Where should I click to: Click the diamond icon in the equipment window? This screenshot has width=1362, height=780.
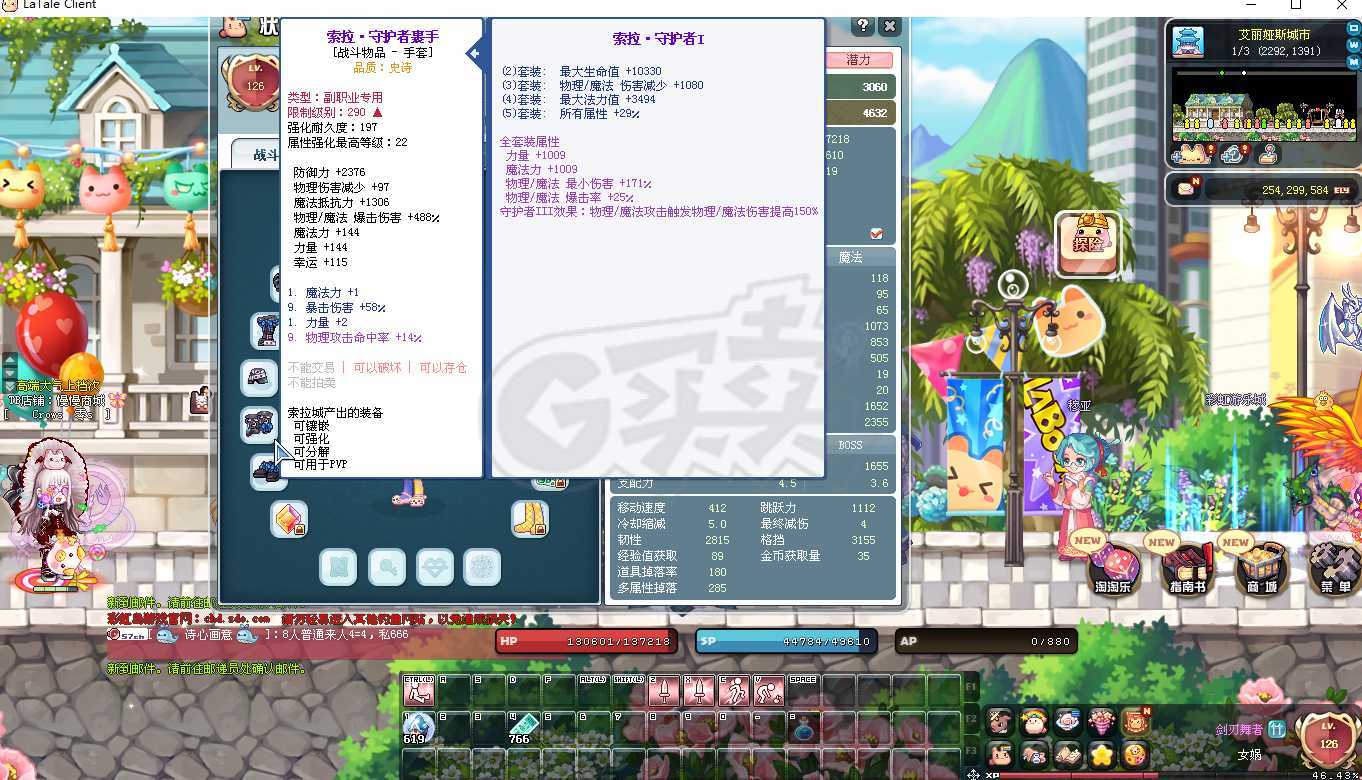(435, 566)
